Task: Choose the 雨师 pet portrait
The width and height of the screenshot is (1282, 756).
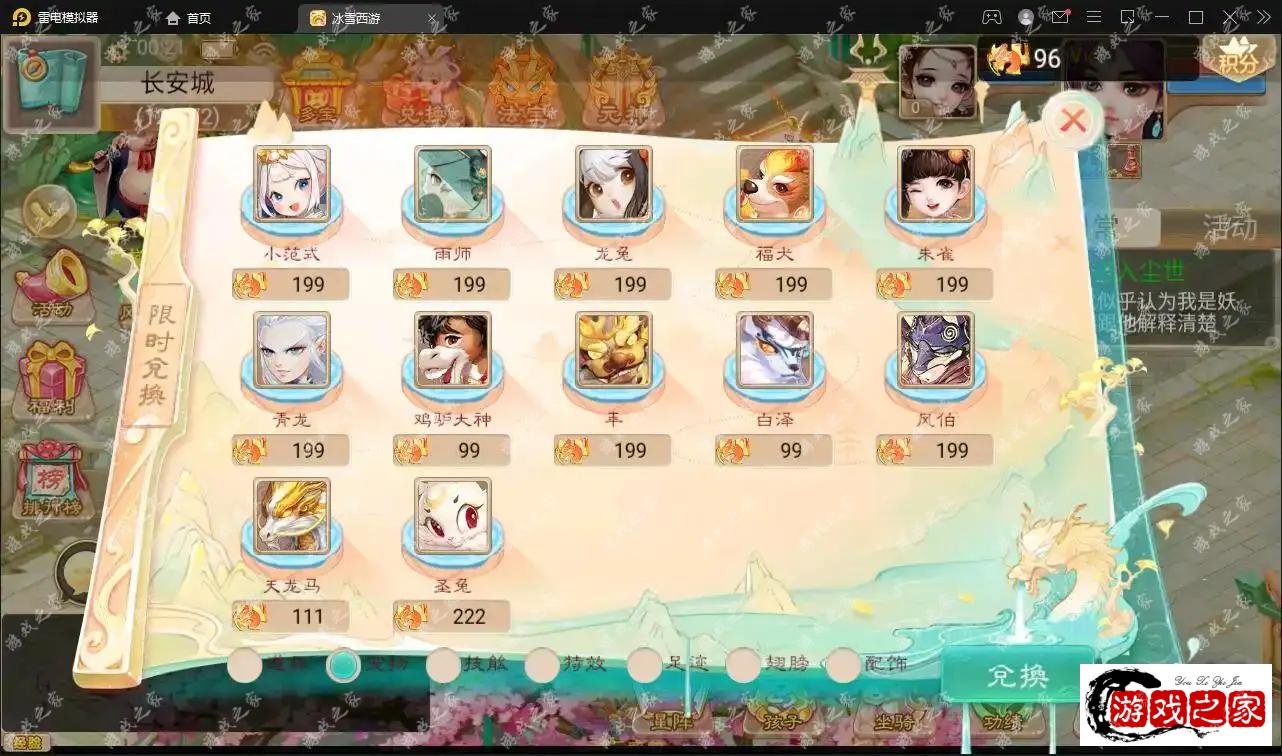Action: (452, 184)
